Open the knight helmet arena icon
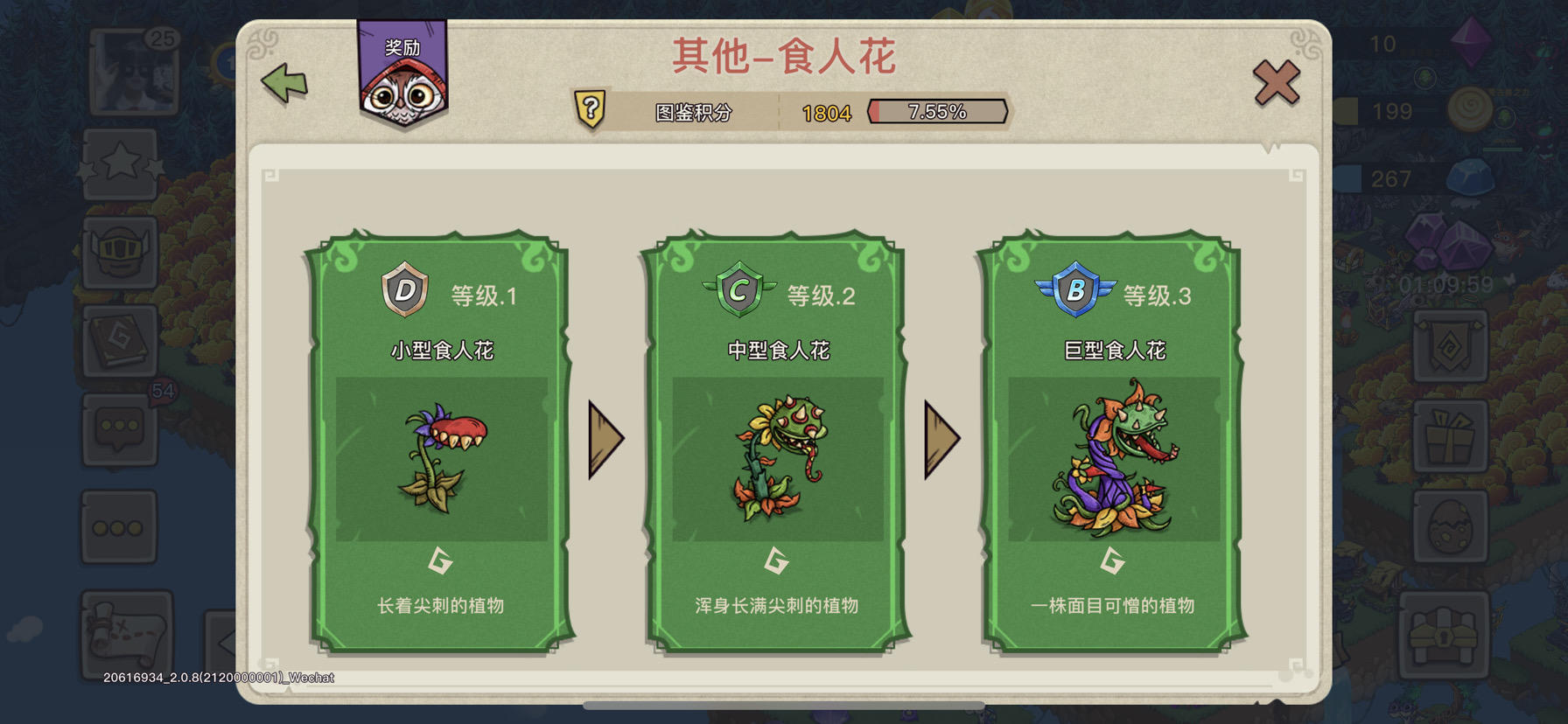This screenshot has width=1568, height=724. tap(120, 254)
